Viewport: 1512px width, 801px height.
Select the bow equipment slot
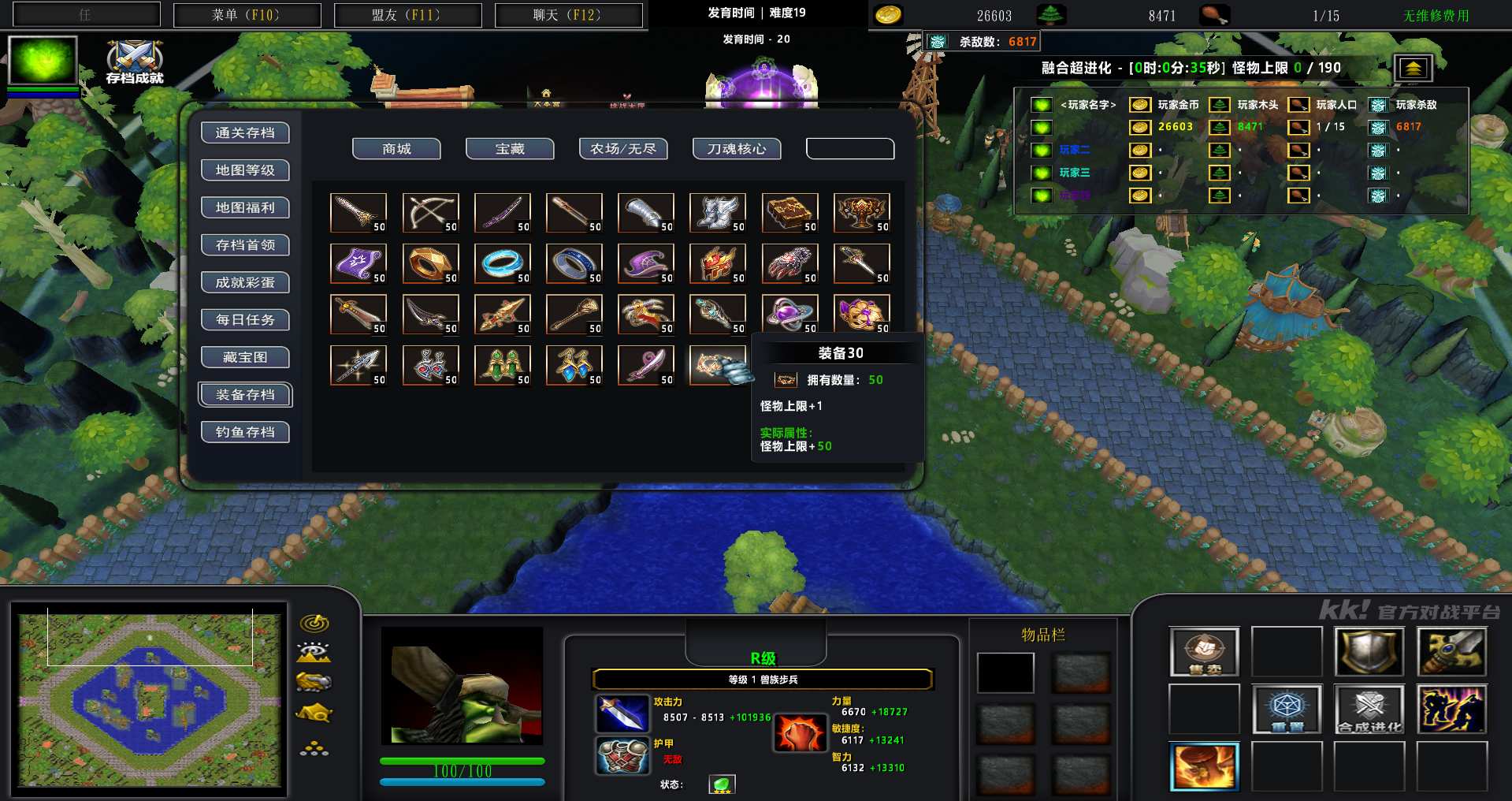click(x=430, y=213)
